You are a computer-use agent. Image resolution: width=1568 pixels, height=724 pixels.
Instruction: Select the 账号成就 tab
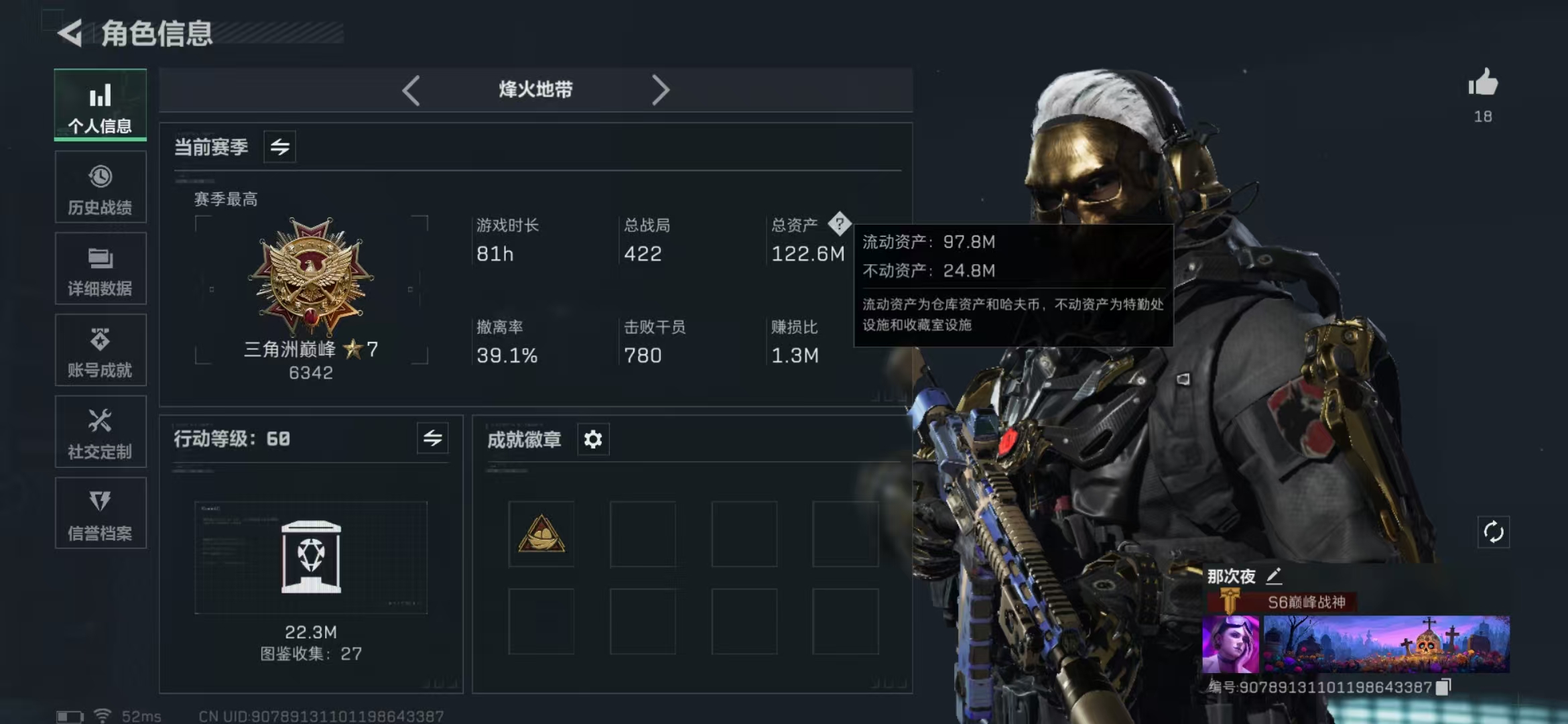coord(101,351)
